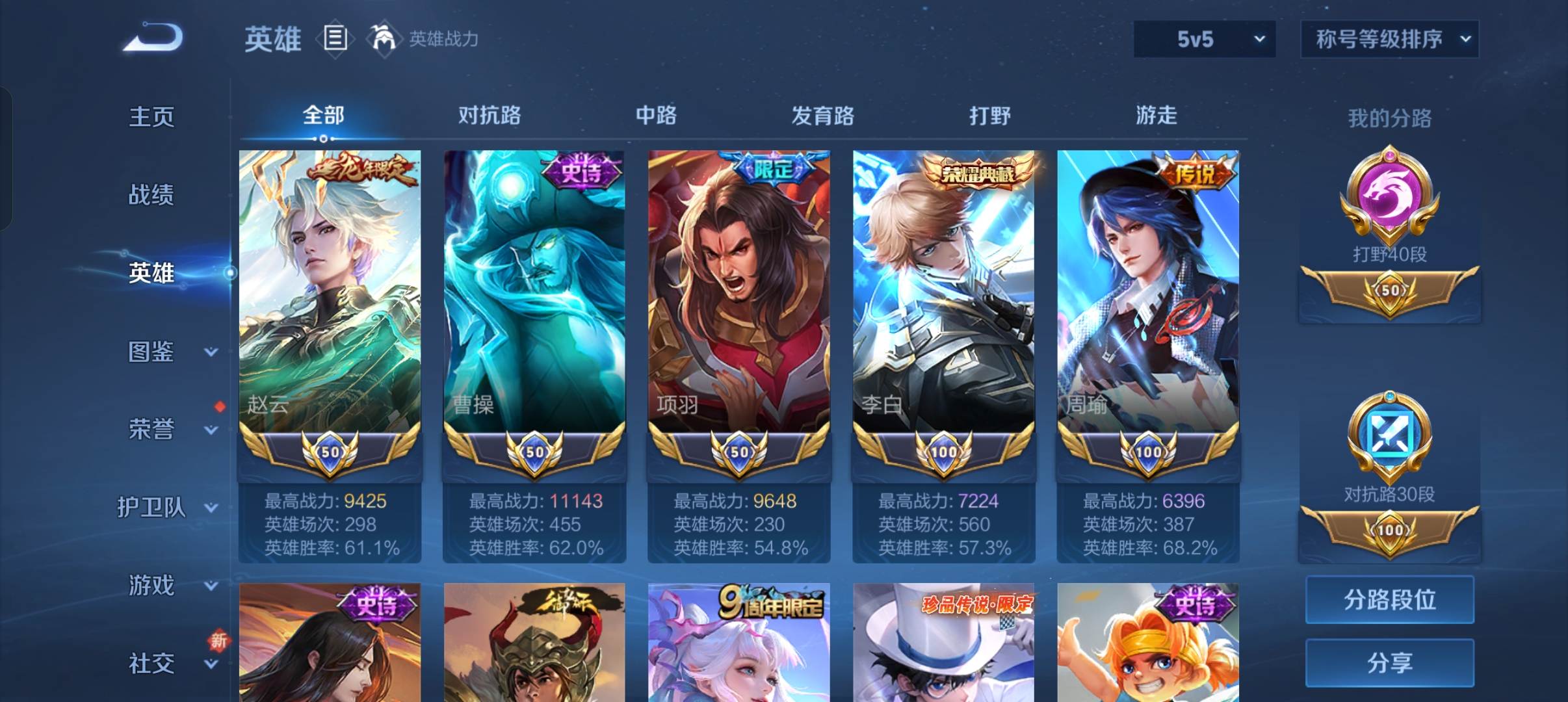
Task: Open the 战绩 menu entry
Action: pos(151,195)
